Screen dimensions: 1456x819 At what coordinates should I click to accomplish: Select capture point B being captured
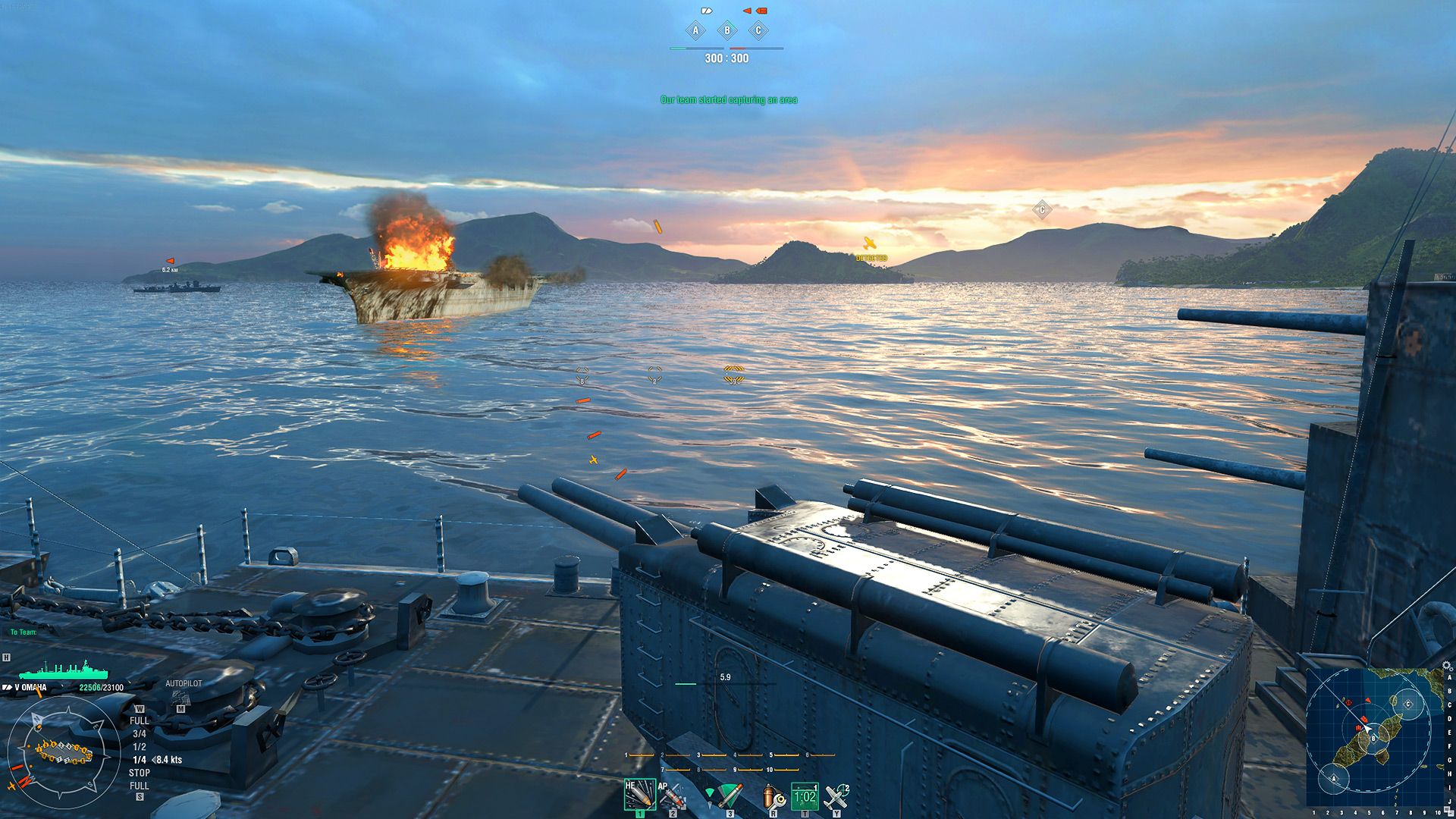tap(727, 30)
